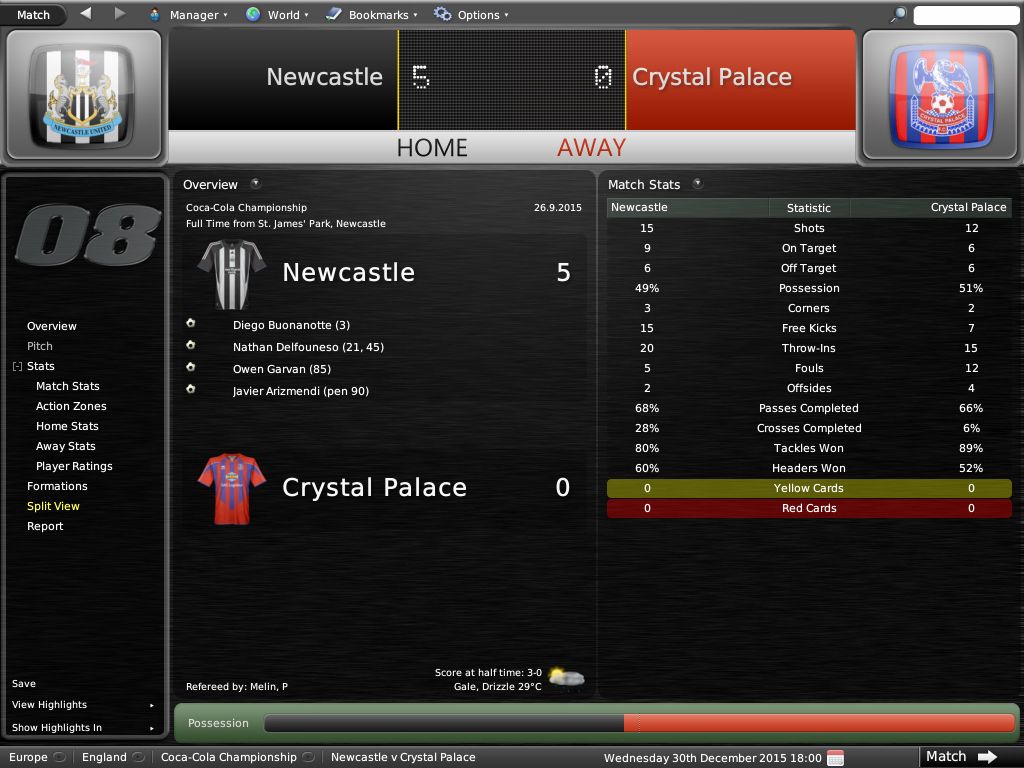Go back with the left arrow
Image resolution: width=1024 pixels, height=768 pixels.
click(x=85, y=14)
